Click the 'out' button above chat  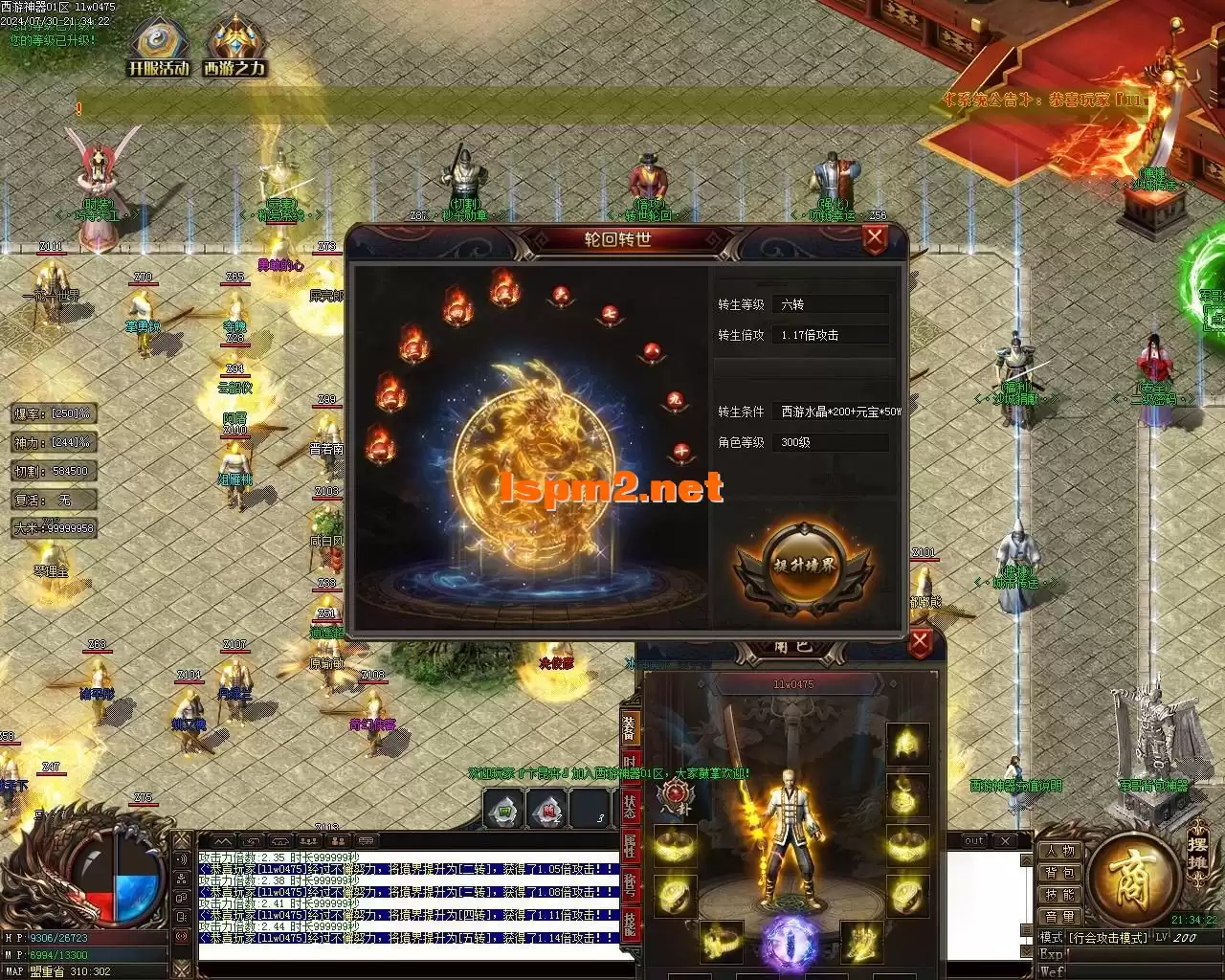click(974, 841)
